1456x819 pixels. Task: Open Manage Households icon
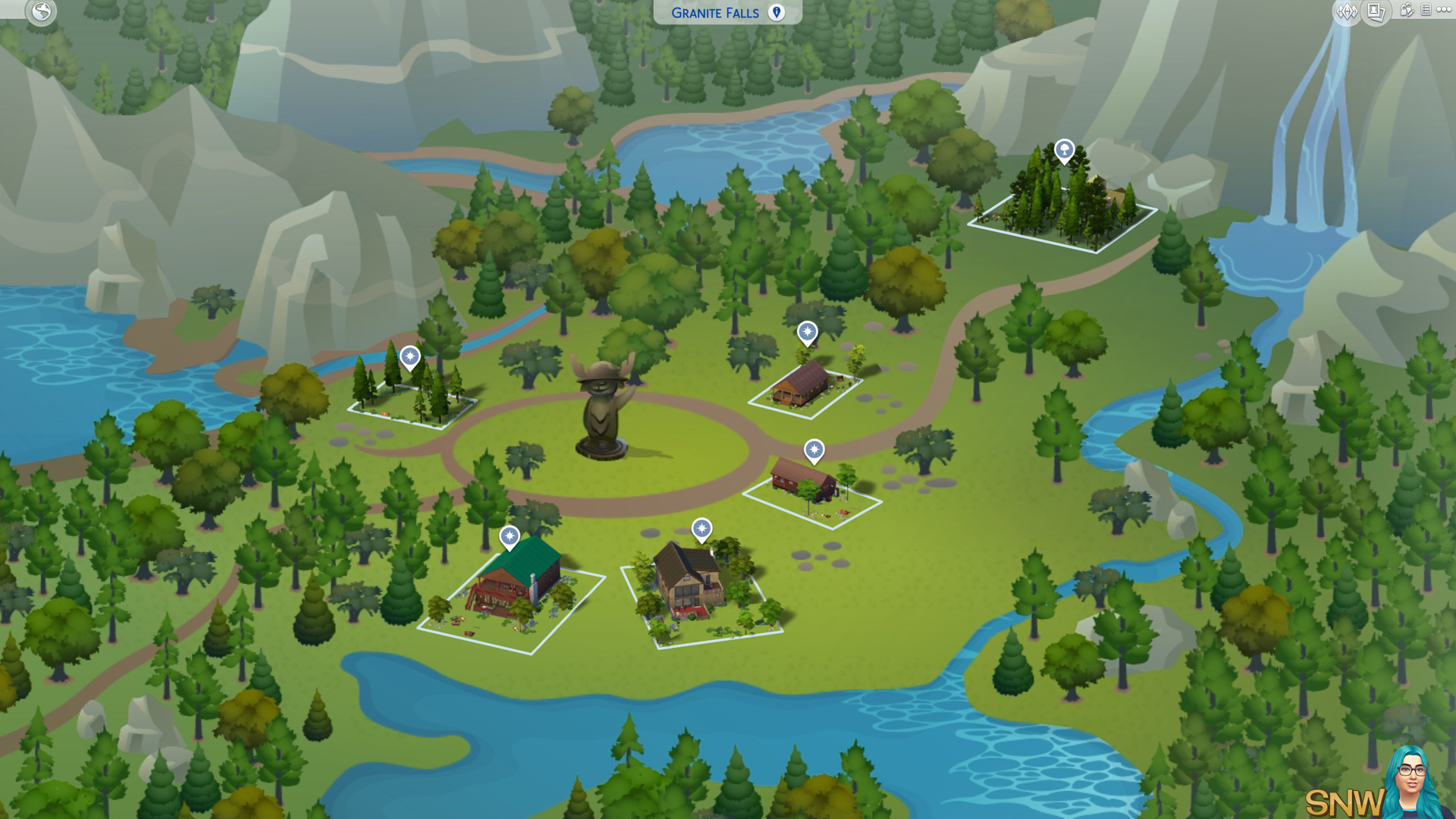click(1406, 11)
